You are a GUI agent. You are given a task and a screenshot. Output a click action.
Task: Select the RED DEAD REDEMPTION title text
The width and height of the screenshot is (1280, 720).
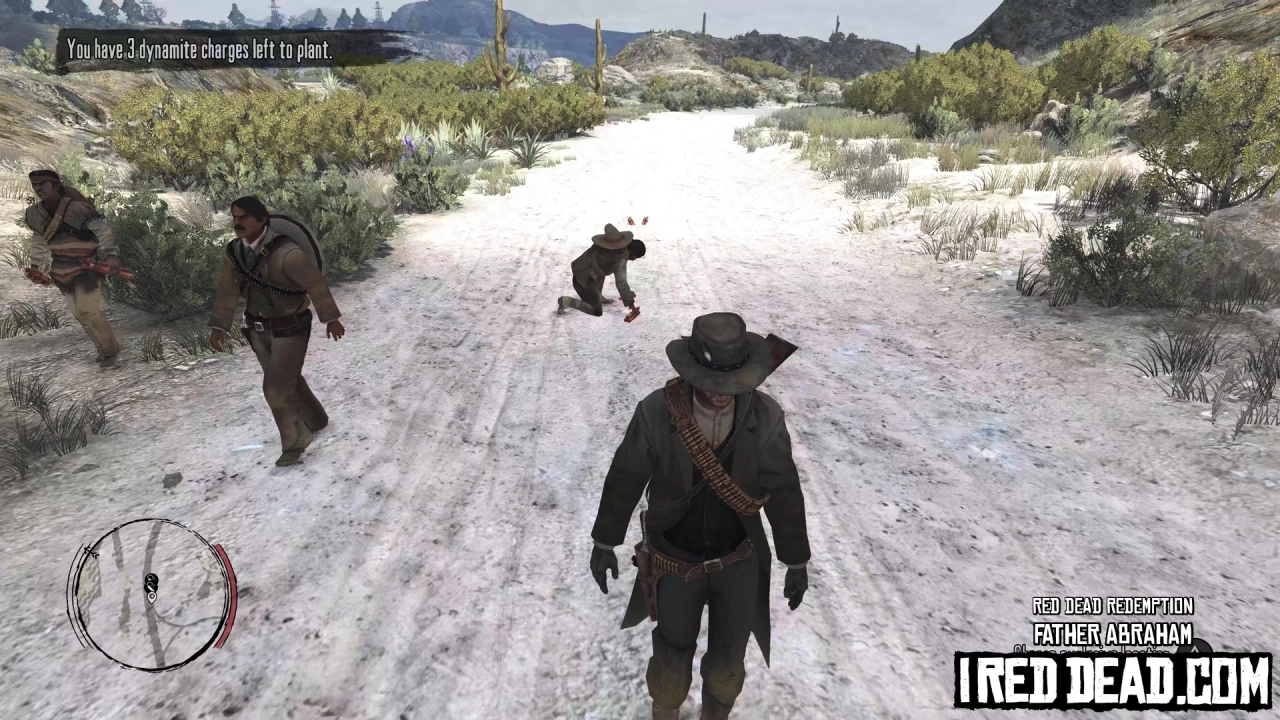[x=1113, y=606]
